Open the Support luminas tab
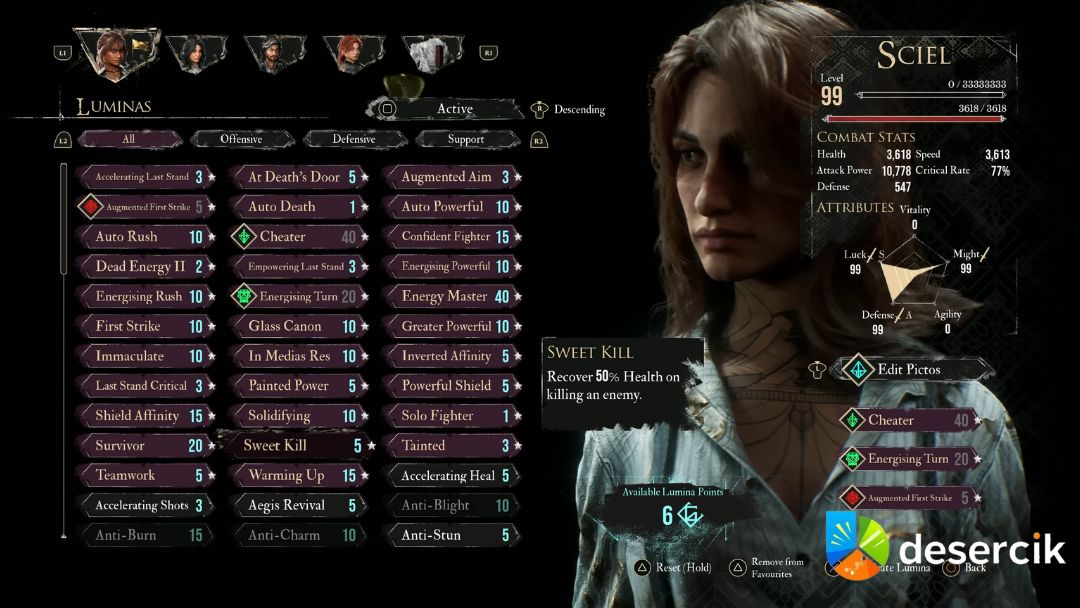1080x608 pixels. [466, 139]
